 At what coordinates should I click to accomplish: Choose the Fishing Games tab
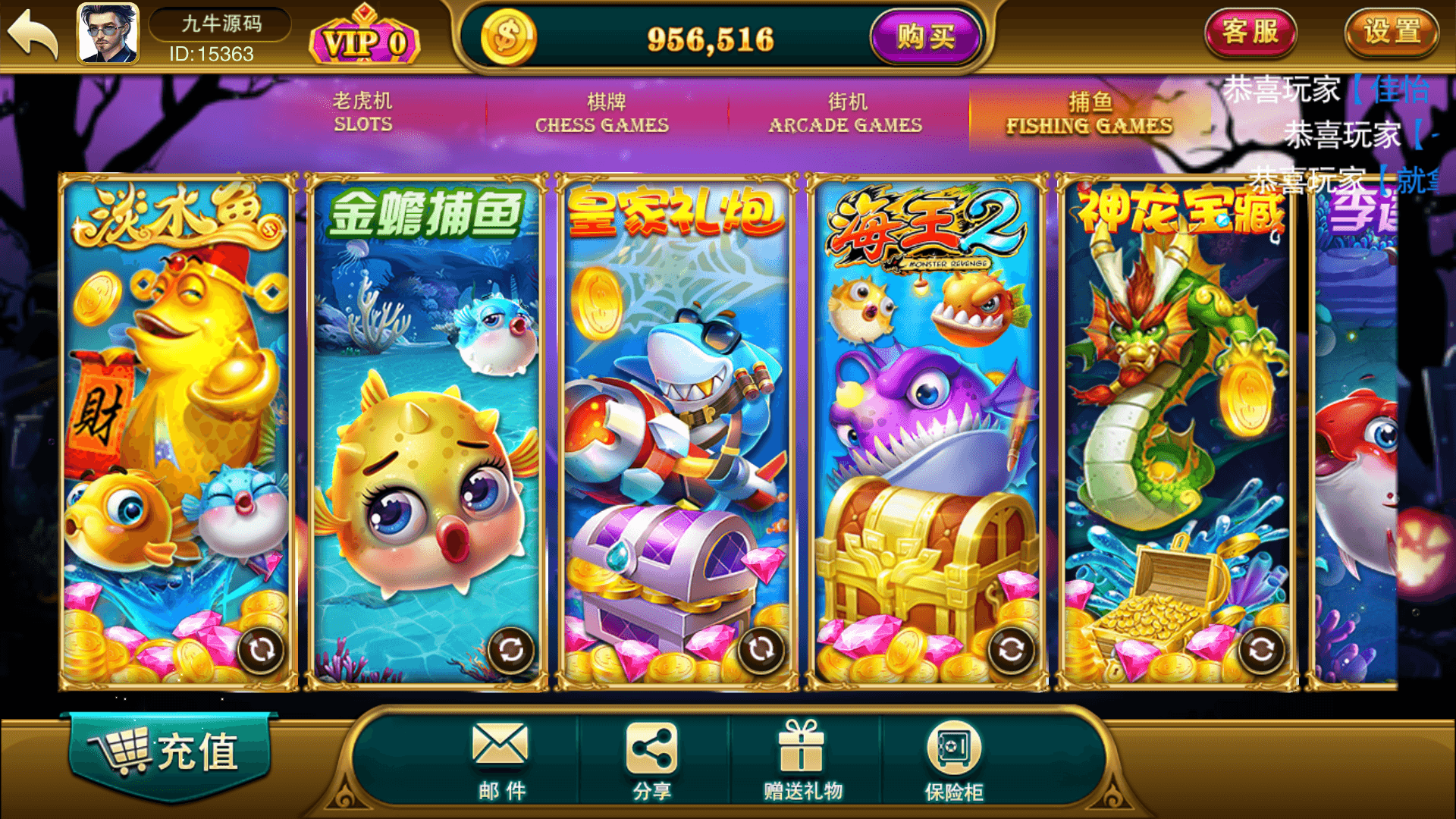click(x=1089, y=113)
